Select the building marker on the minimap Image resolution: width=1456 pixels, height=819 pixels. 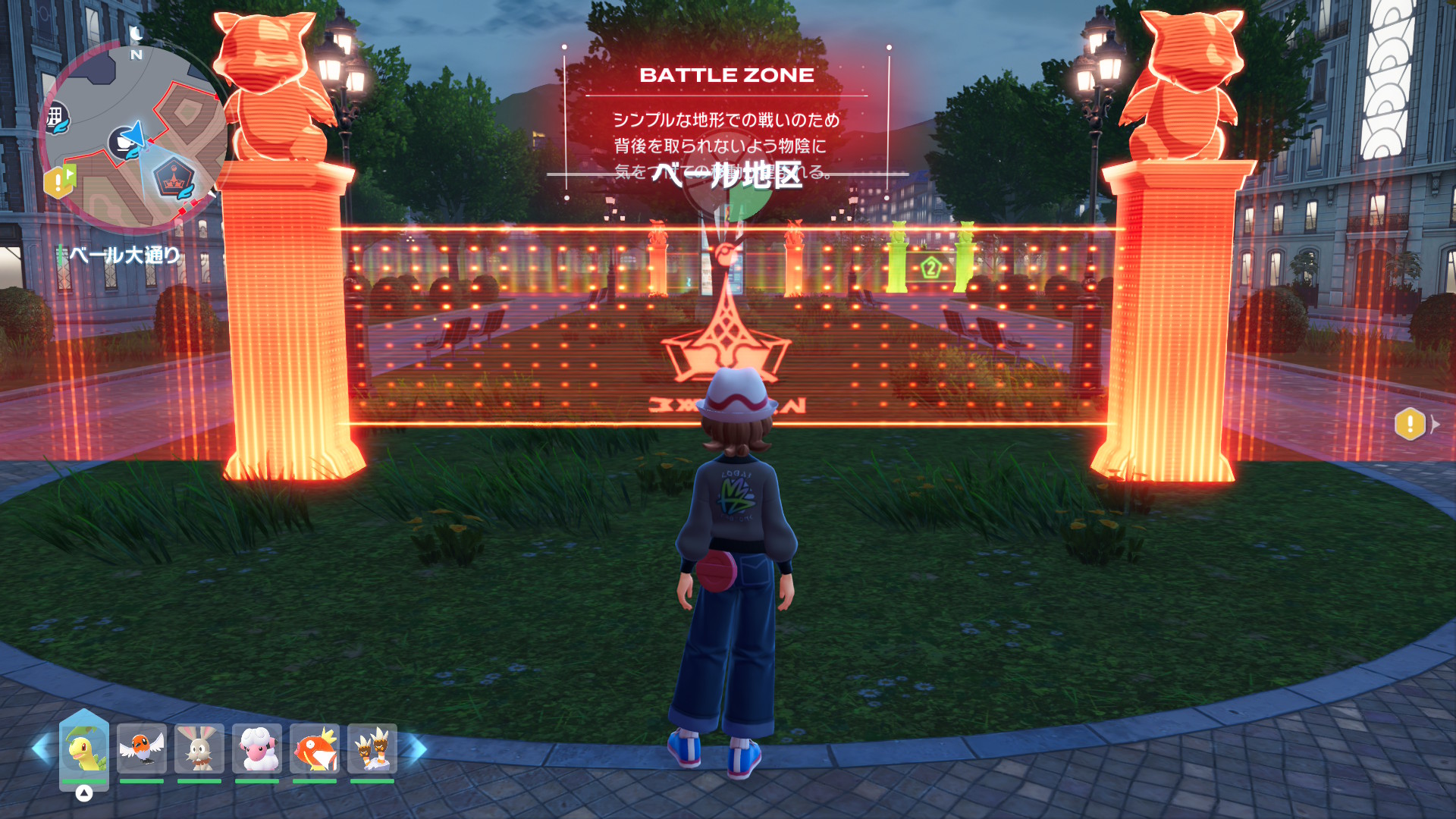point(55,118)
